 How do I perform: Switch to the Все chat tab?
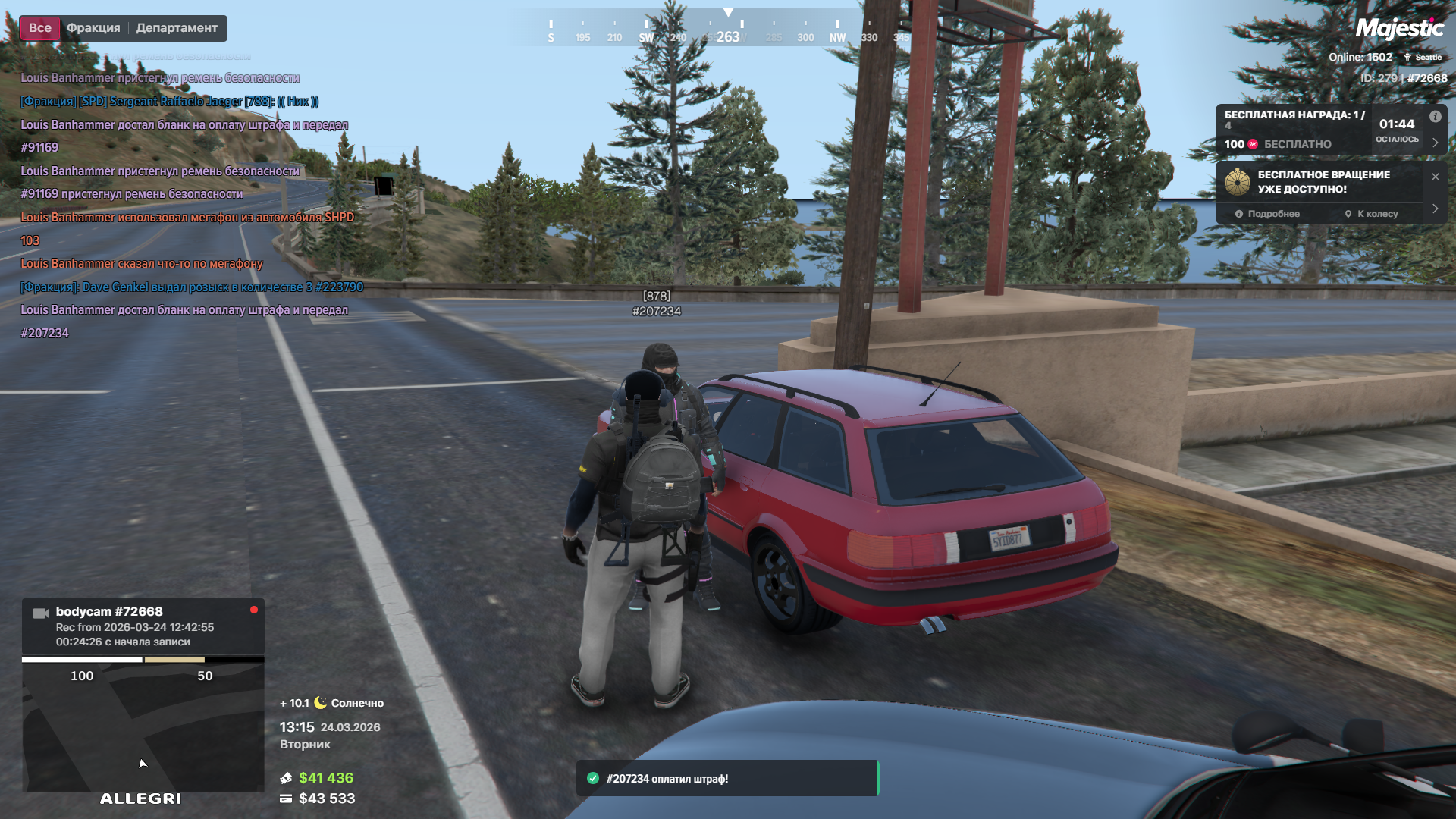pos(40,28)
